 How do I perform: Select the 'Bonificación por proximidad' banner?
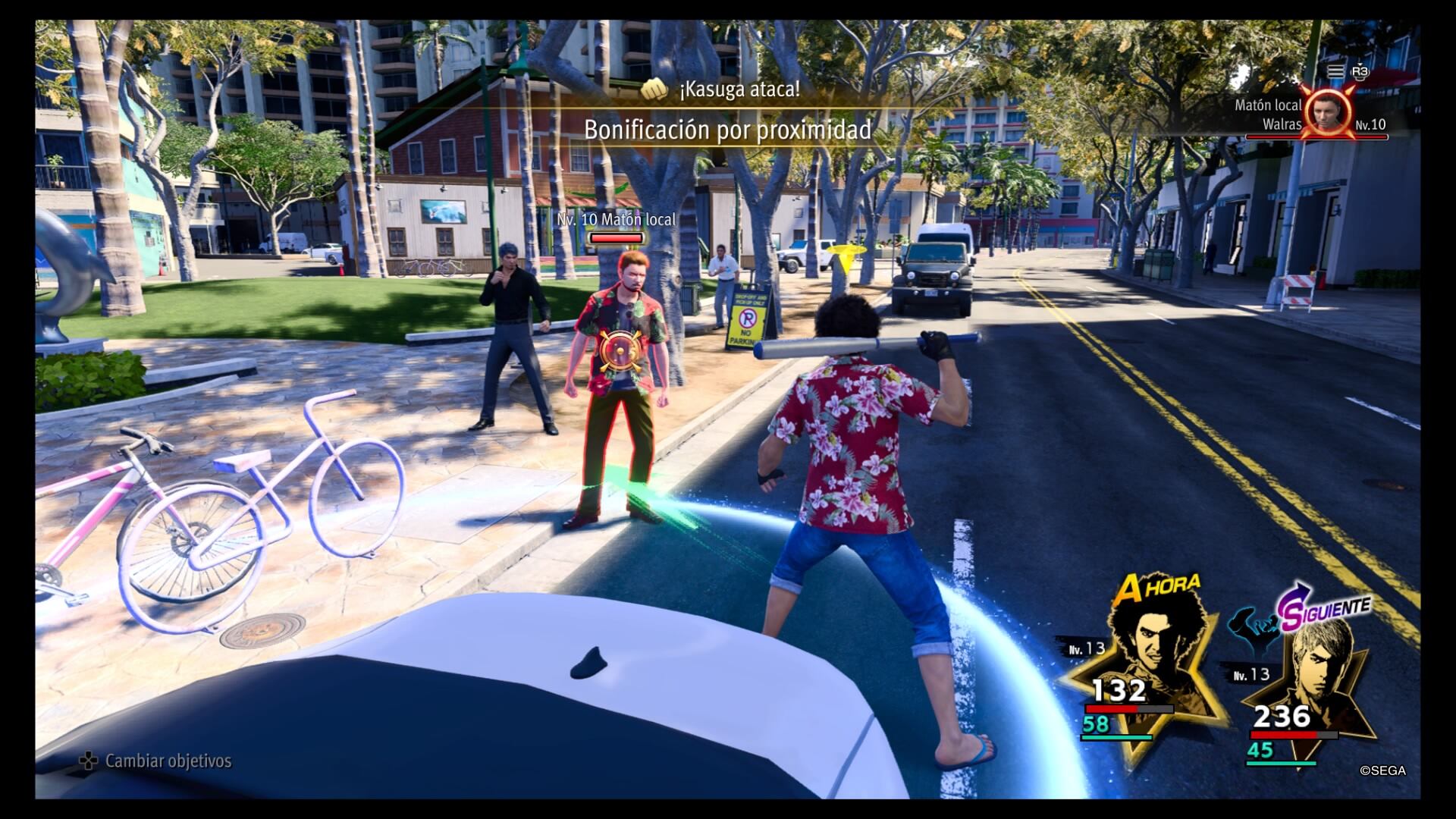pos(726,129)
